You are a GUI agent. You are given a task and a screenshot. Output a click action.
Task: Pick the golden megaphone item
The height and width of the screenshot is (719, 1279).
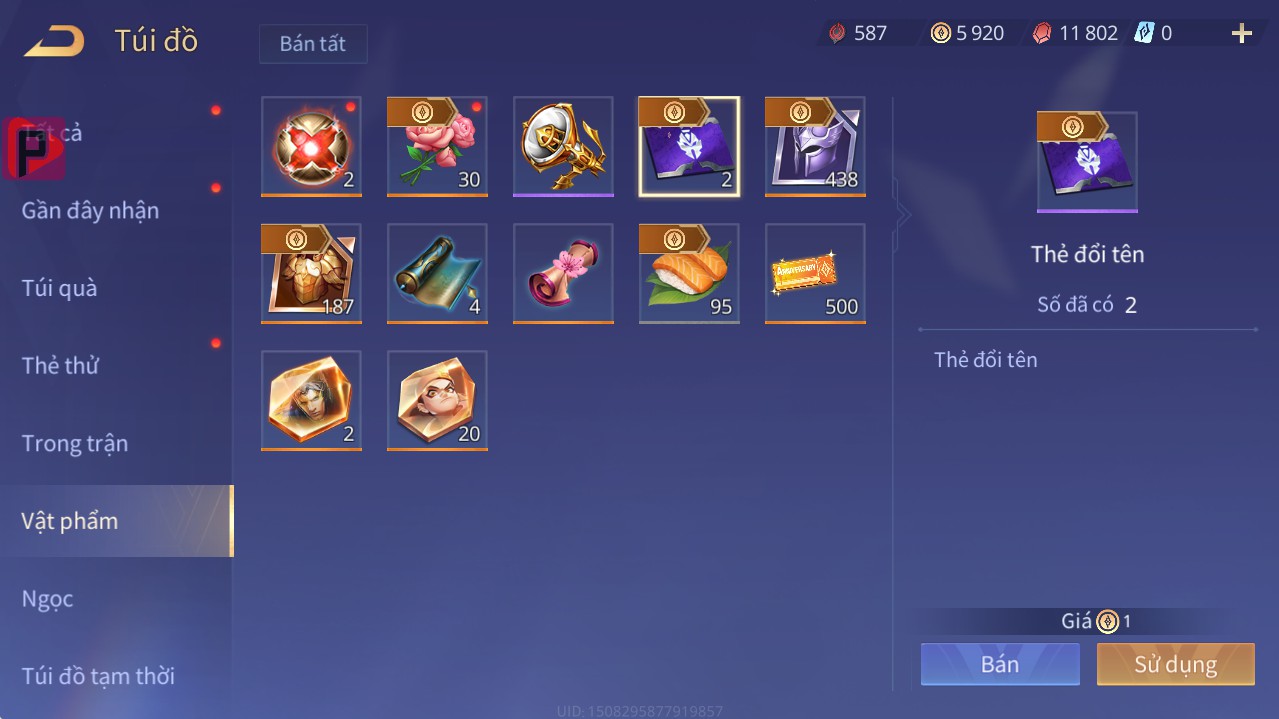pos(563,147)
